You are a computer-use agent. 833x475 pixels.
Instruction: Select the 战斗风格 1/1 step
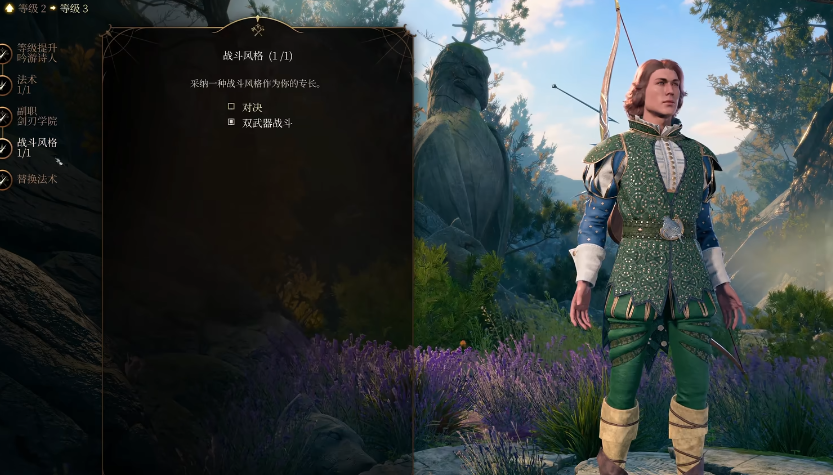[36, 147]
